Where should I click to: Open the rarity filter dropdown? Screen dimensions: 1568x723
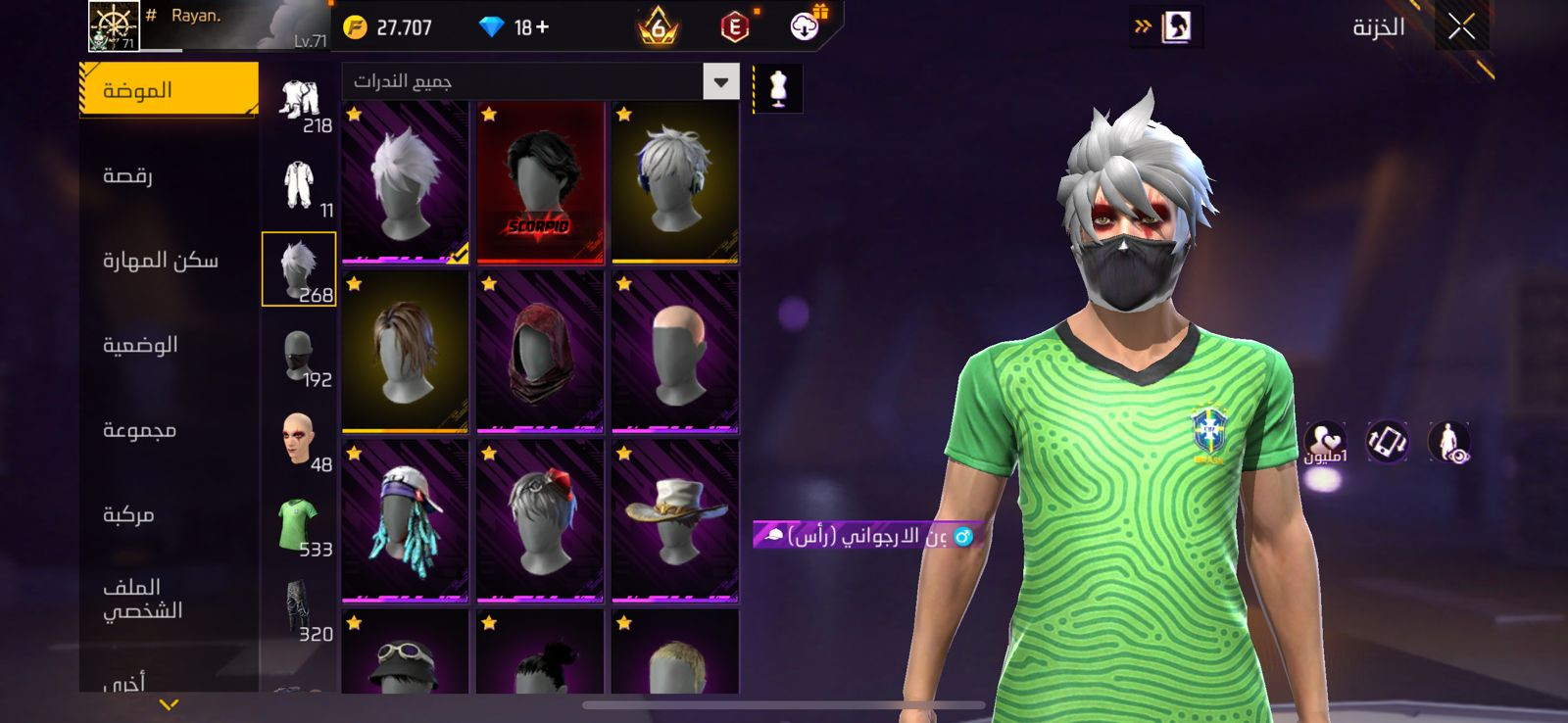tap(720, 81)
